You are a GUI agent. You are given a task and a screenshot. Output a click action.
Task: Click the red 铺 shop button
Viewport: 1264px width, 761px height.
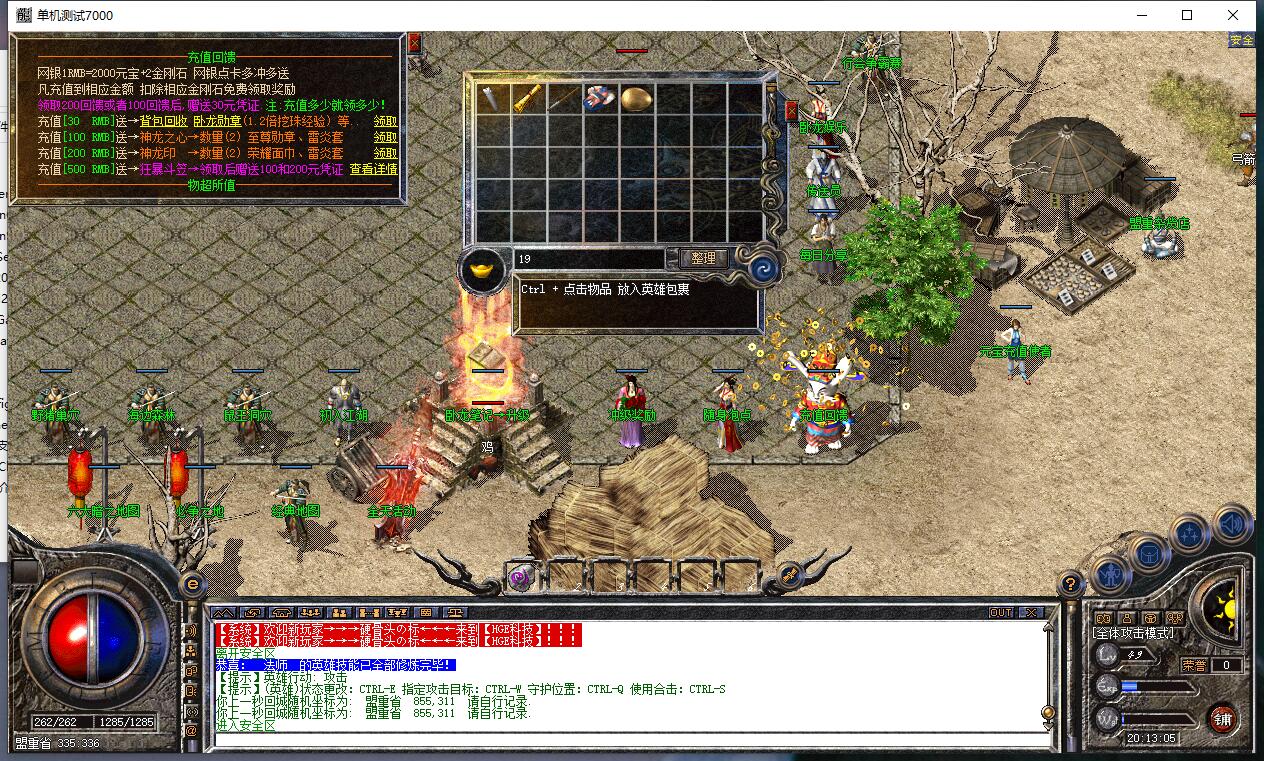(1222, 717)
